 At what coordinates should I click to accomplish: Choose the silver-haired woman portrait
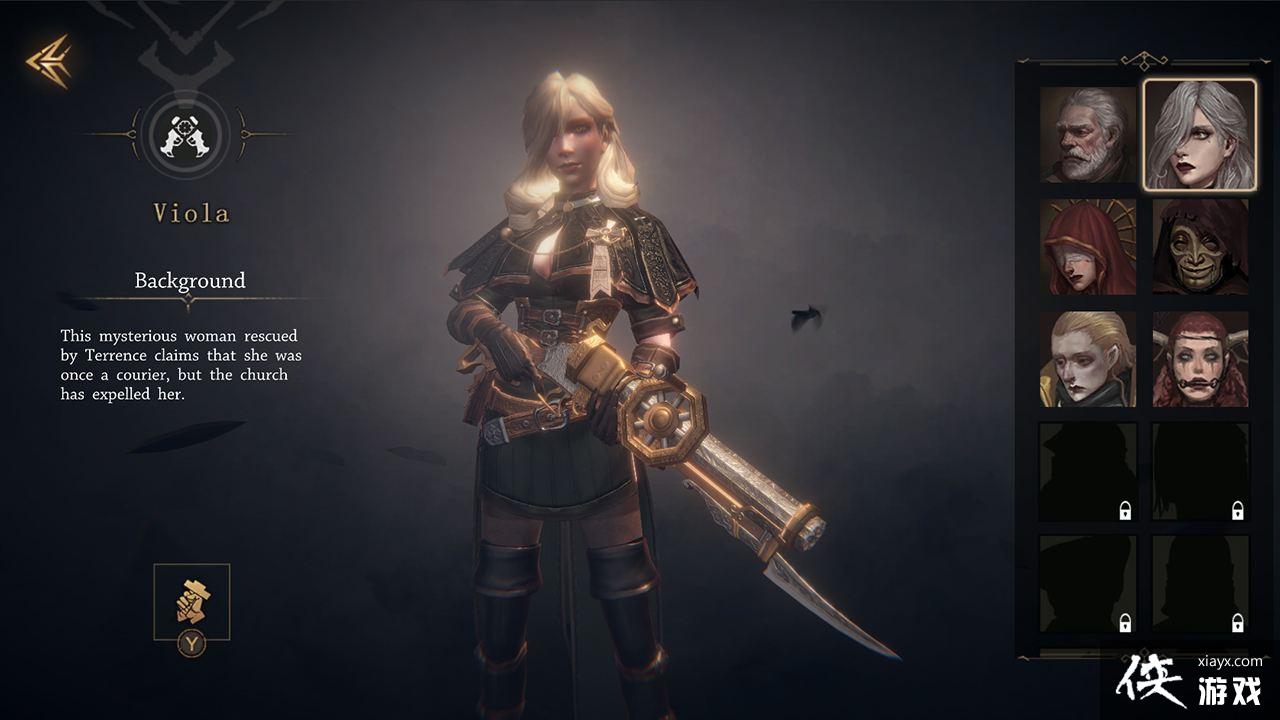pos(1200,135)
